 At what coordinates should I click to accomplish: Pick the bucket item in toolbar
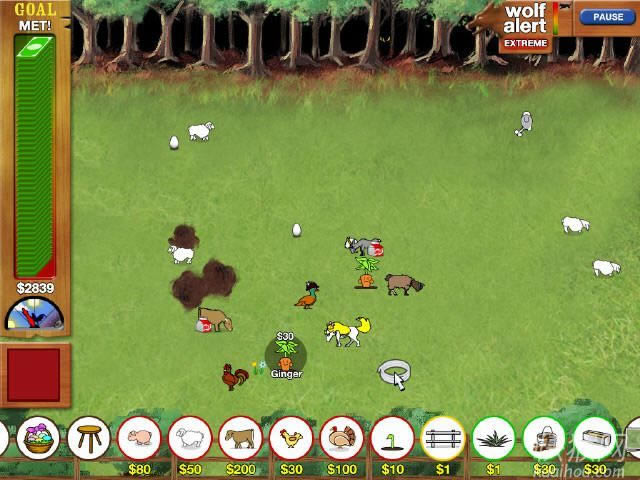pos(544,438)
